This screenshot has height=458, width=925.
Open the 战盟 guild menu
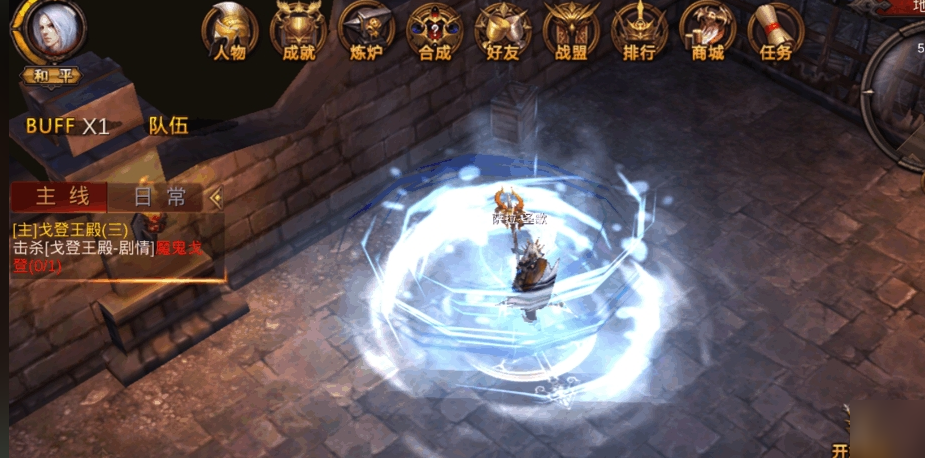pos(571,30)
